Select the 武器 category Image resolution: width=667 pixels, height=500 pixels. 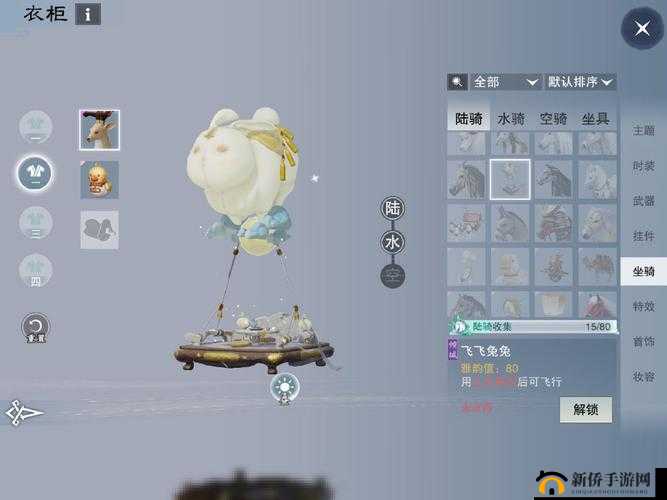(643, 201)
